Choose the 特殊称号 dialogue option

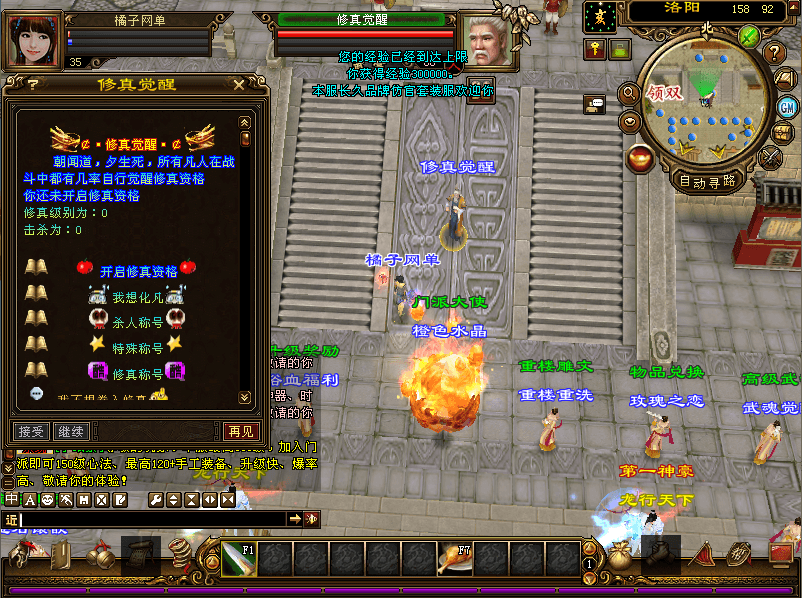click(x=137, y=348)
